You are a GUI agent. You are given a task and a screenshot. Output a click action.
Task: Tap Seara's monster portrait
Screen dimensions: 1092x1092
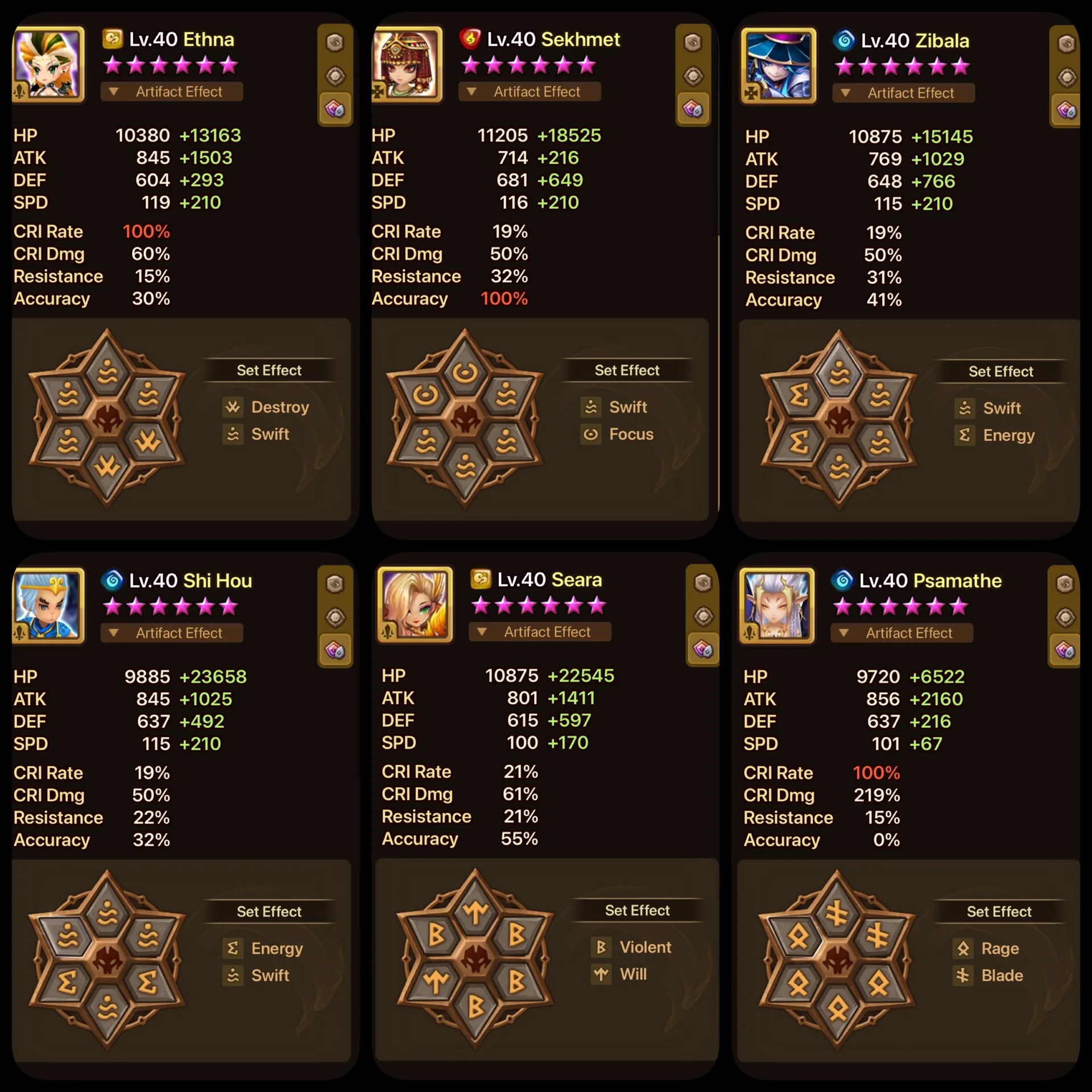tap(415, 605)
